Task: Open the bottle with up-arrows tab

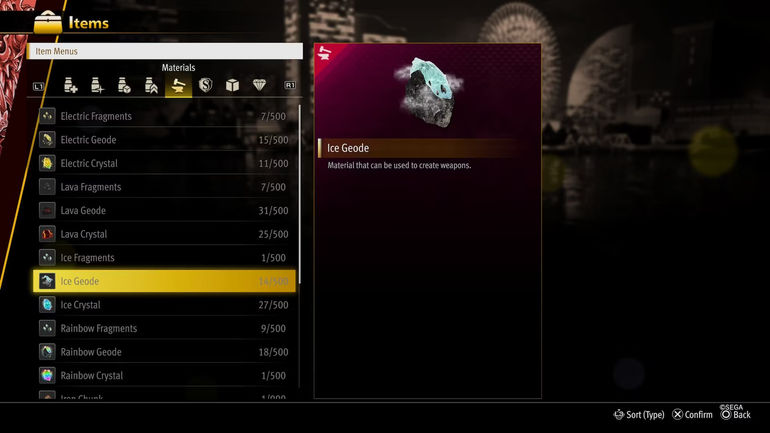Action: (x=151, y=86)
